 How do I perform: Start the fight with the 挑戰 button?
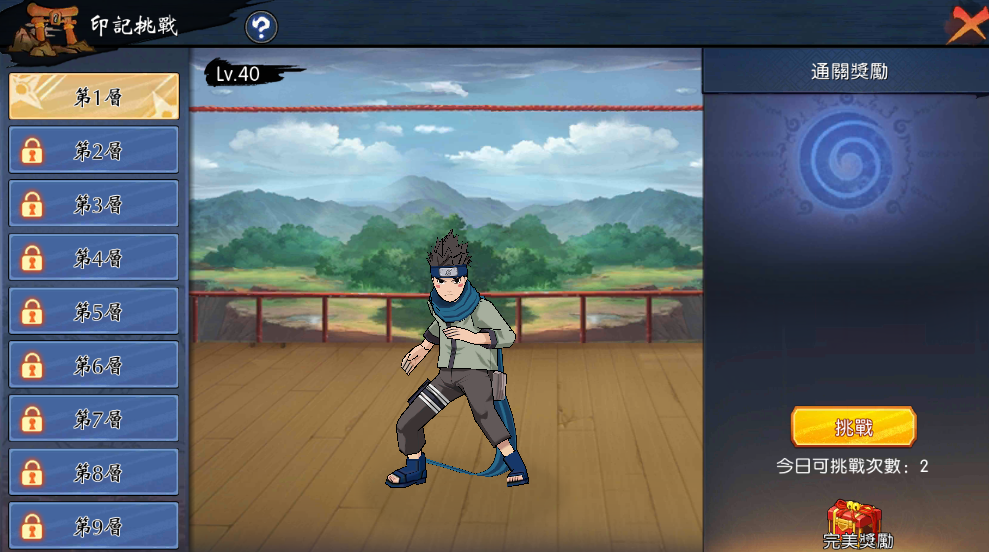[x=853, y=427]
